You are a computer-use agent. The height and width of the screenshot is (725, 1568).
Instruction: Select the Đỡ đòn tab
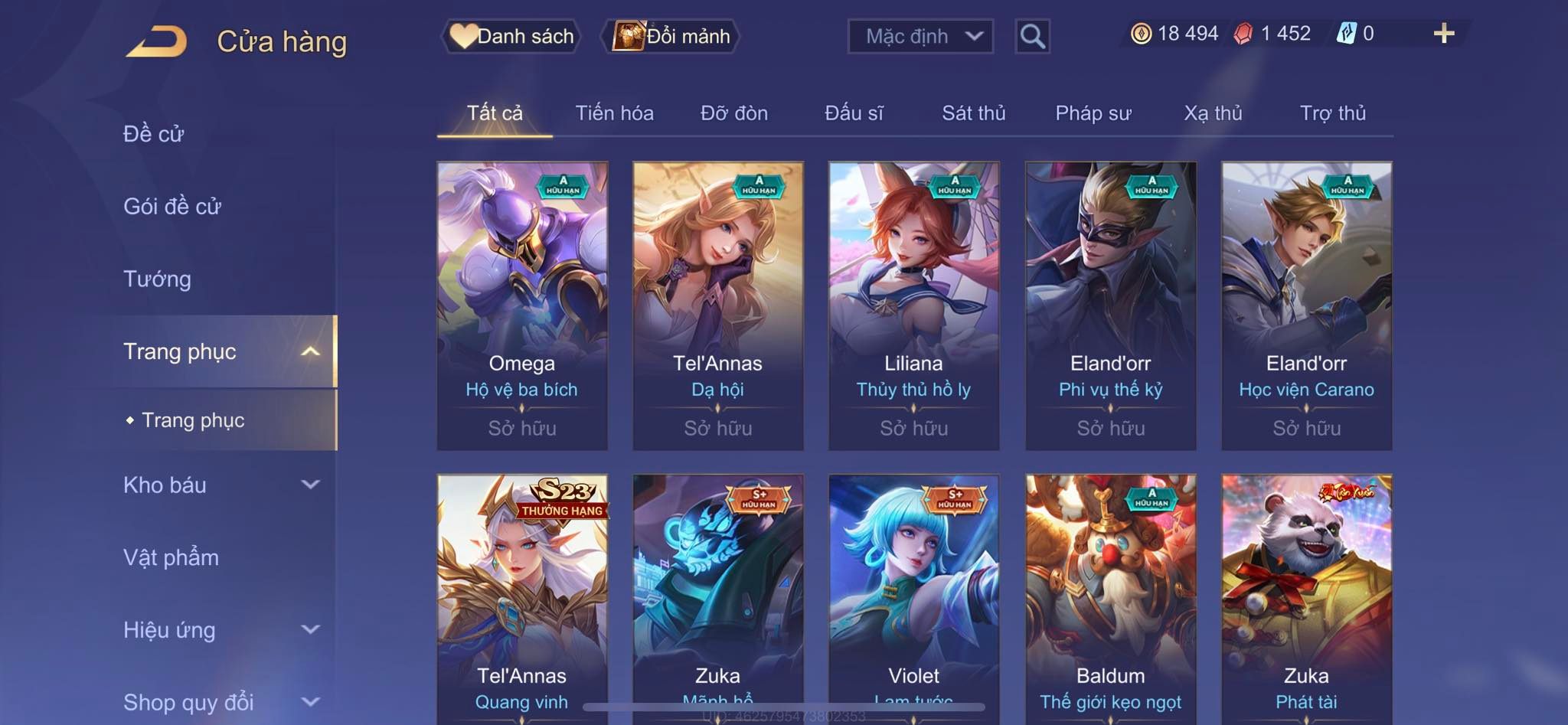tap(733, 113)
